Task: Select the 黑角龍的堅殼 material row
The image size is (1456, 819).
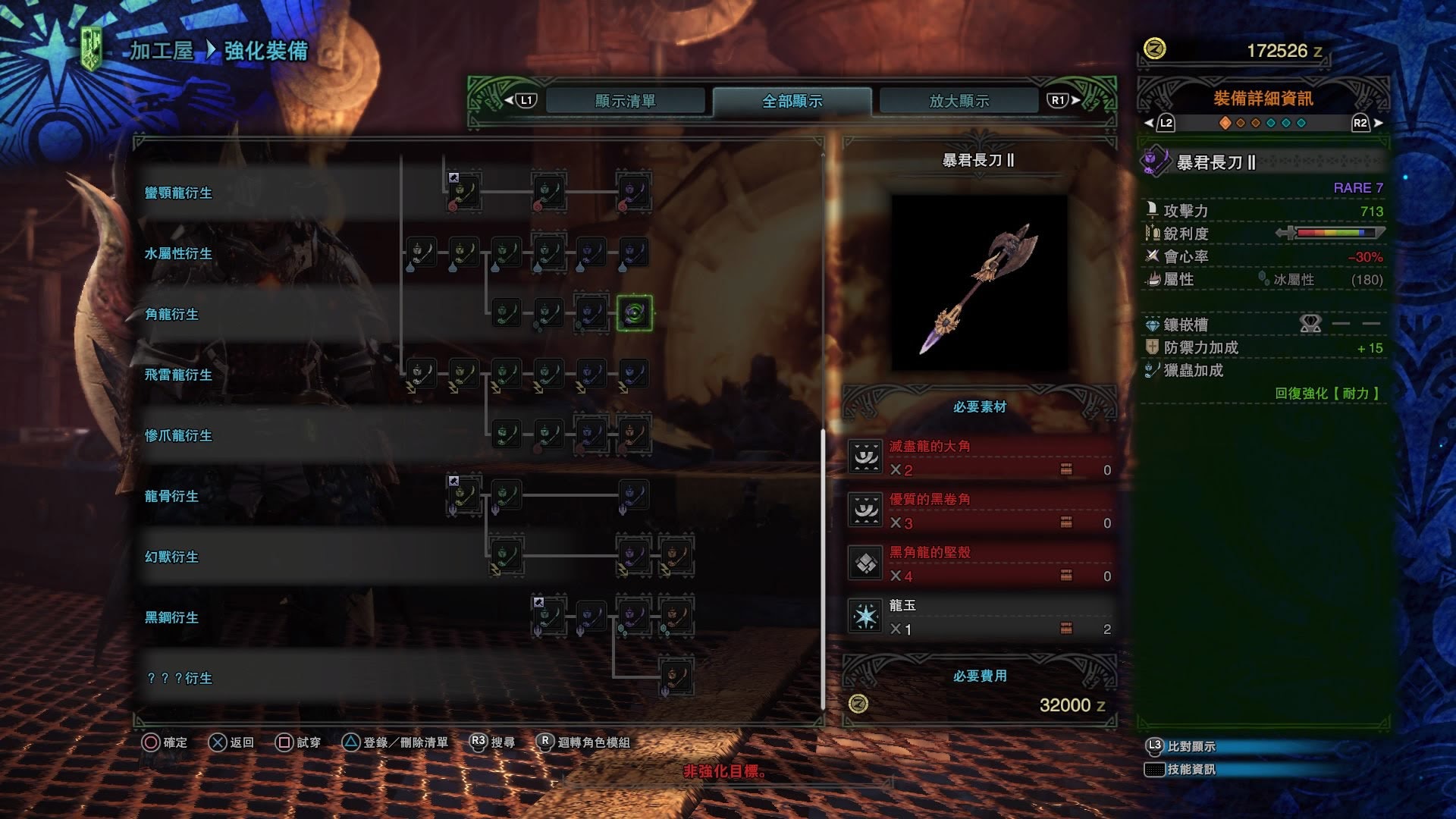Action: pyautogui.click(x=980, y=564)
